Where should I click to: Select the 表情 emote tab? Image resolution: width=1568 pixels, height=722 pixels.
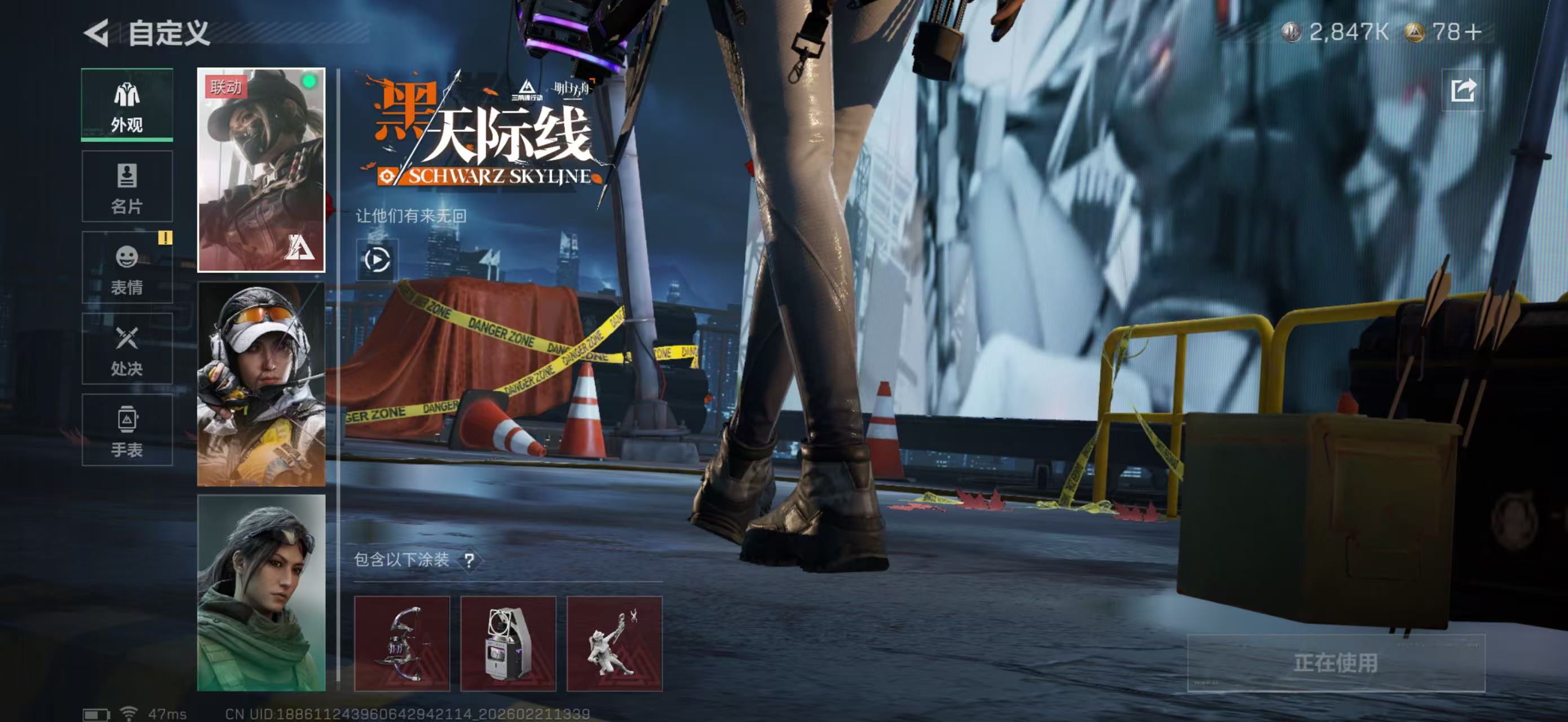(127, 268)
